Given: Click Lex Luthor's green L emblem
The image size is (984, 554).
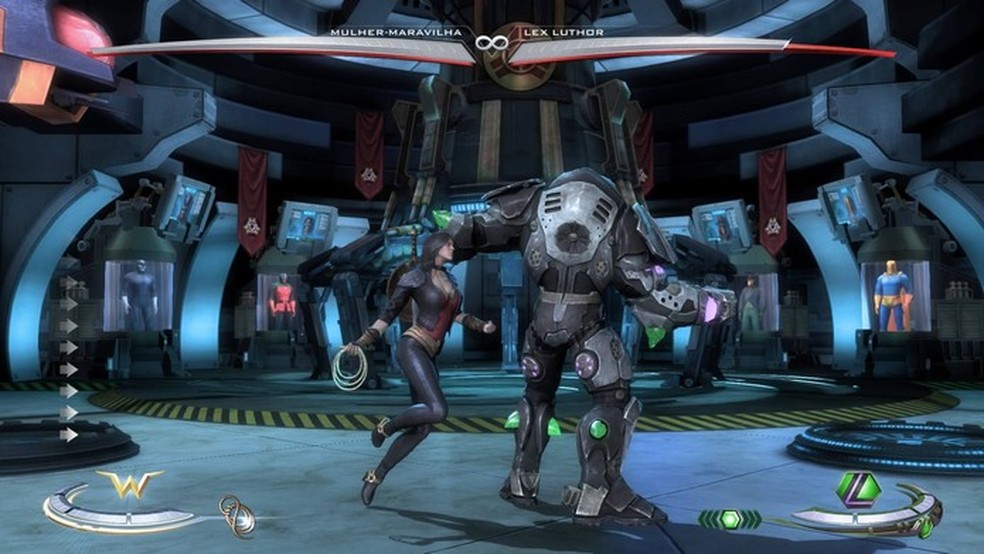Looking at the screenshot, I should coord(858,489).
